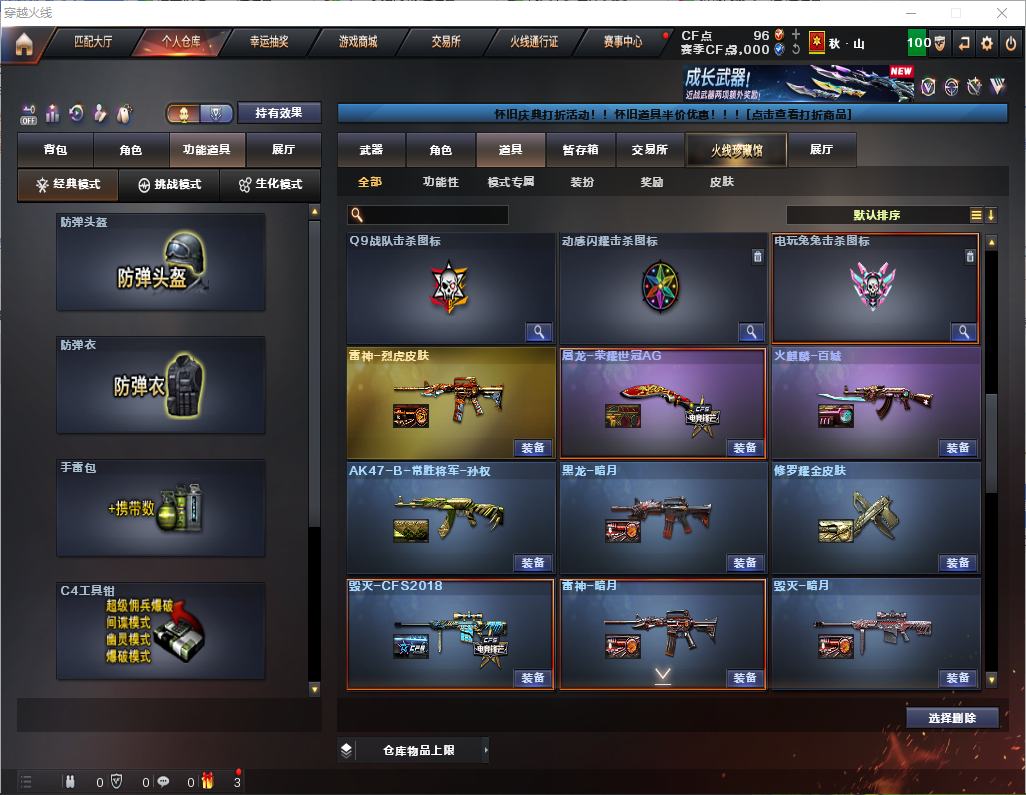Show the 持有效果 owned effects
This screenshot has height=795, width=1026.
pyautogui.click(x=278, y=113)
